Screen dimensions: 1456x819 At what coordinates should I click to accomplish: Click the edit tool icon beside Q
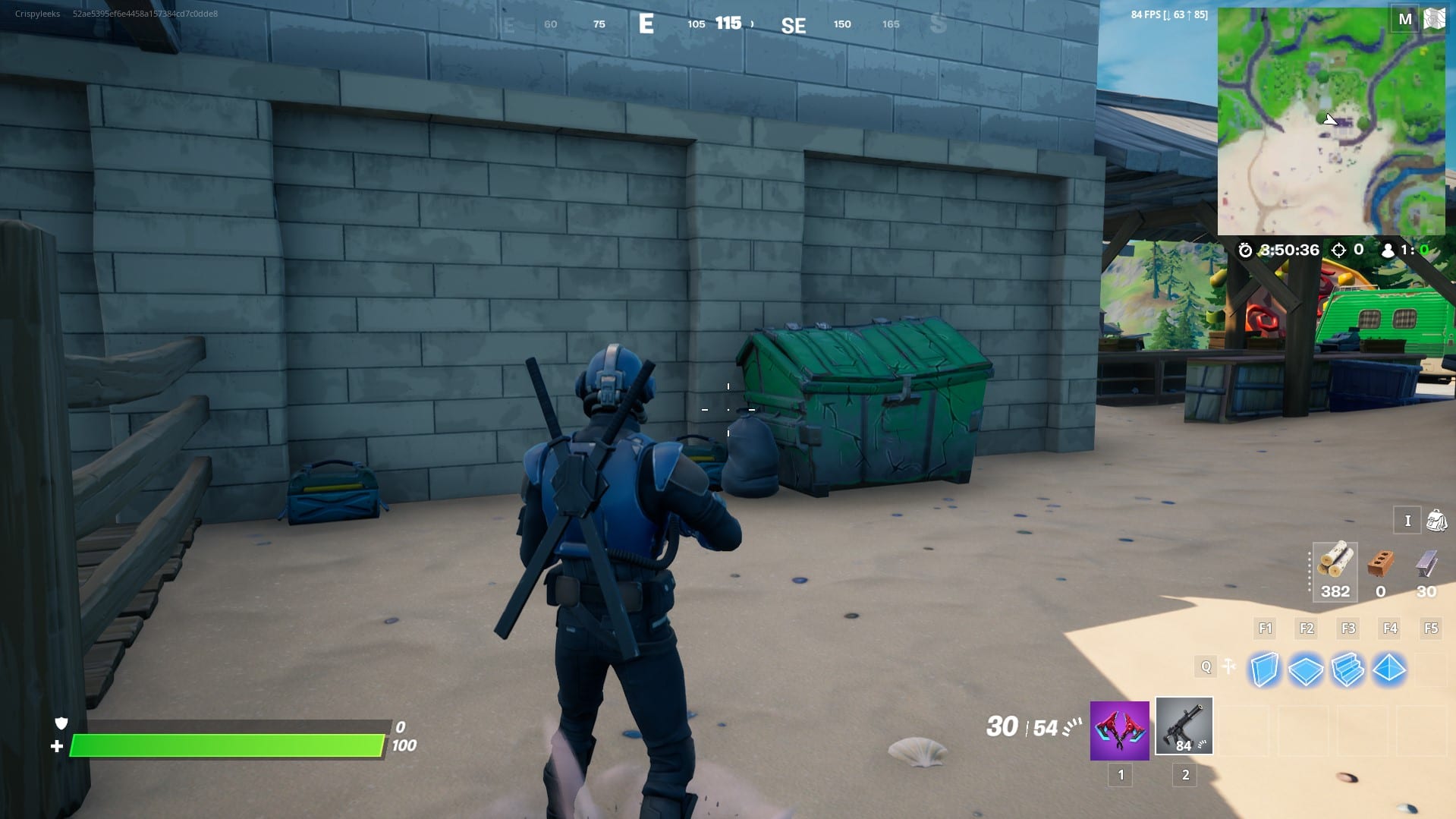(x=1230, y=666)
